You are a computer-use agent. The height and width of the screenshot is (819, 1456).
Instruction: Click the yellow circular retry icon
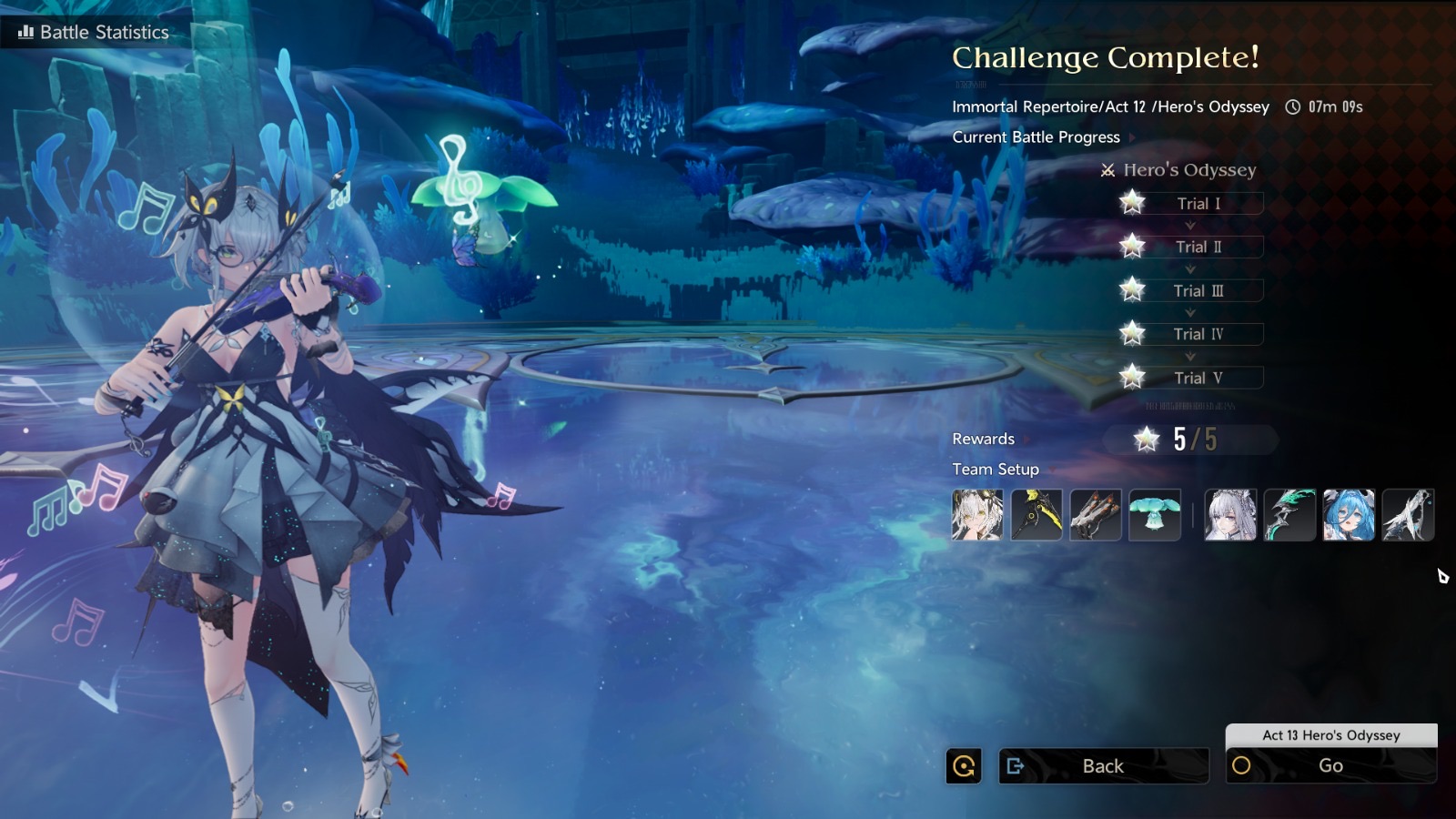[x=964, y=766]
